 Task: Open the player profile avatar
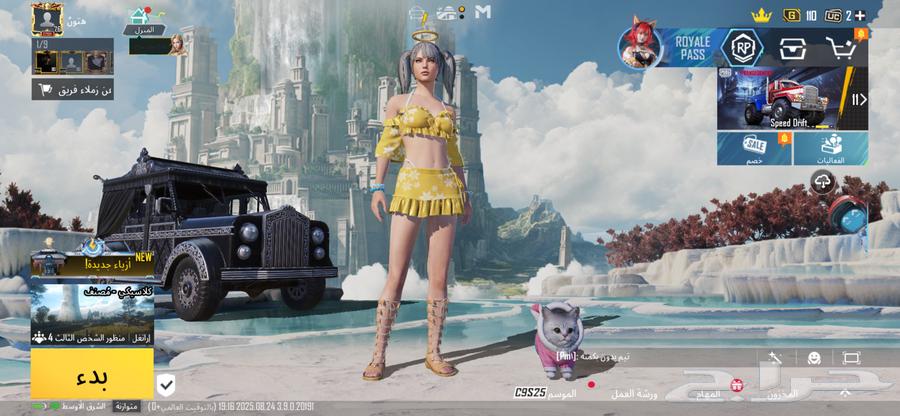(x=47, y=19)
